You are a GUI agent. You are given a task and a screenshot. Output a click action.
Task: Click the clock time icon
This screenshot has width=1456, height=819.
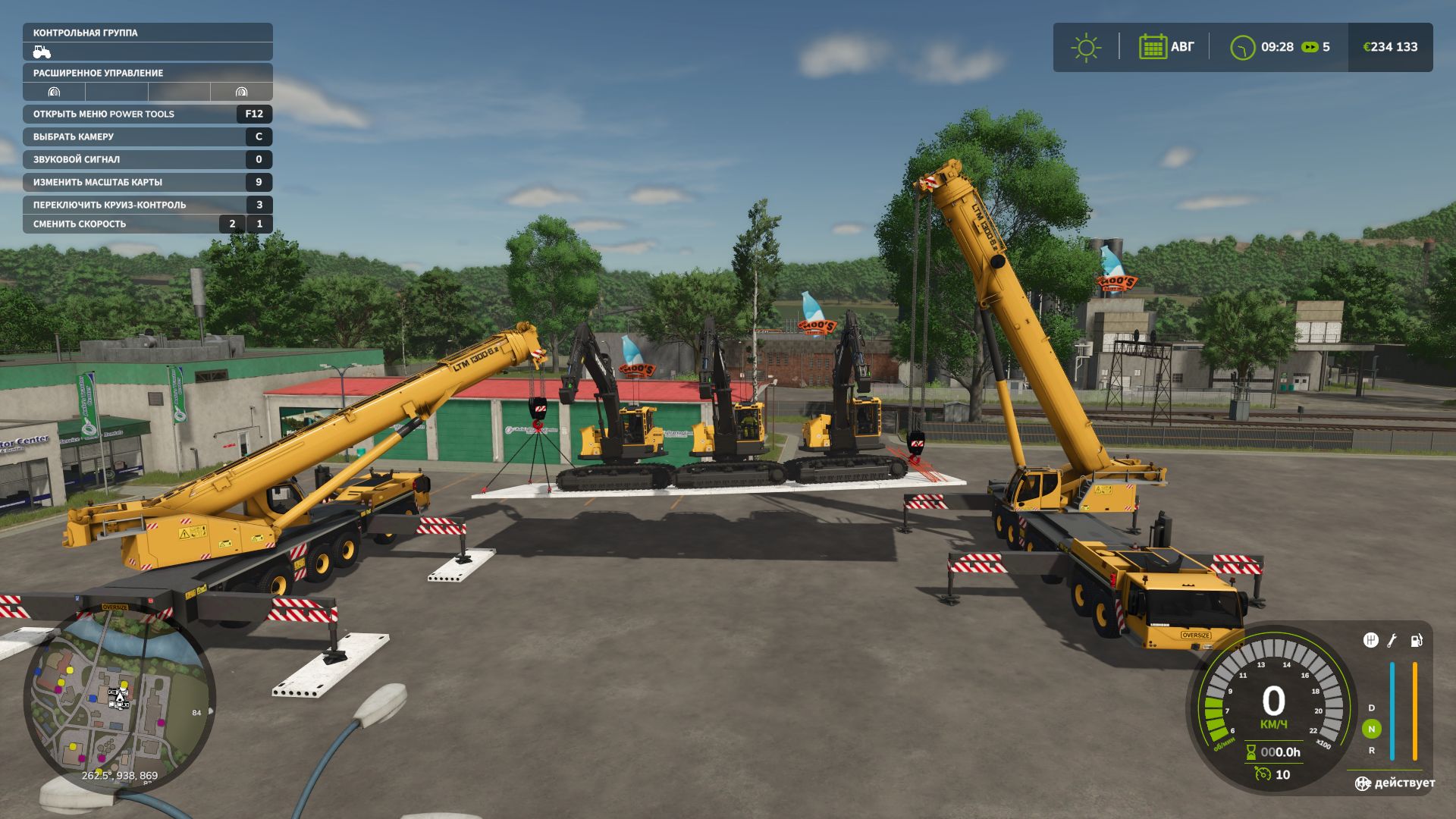1242,47
